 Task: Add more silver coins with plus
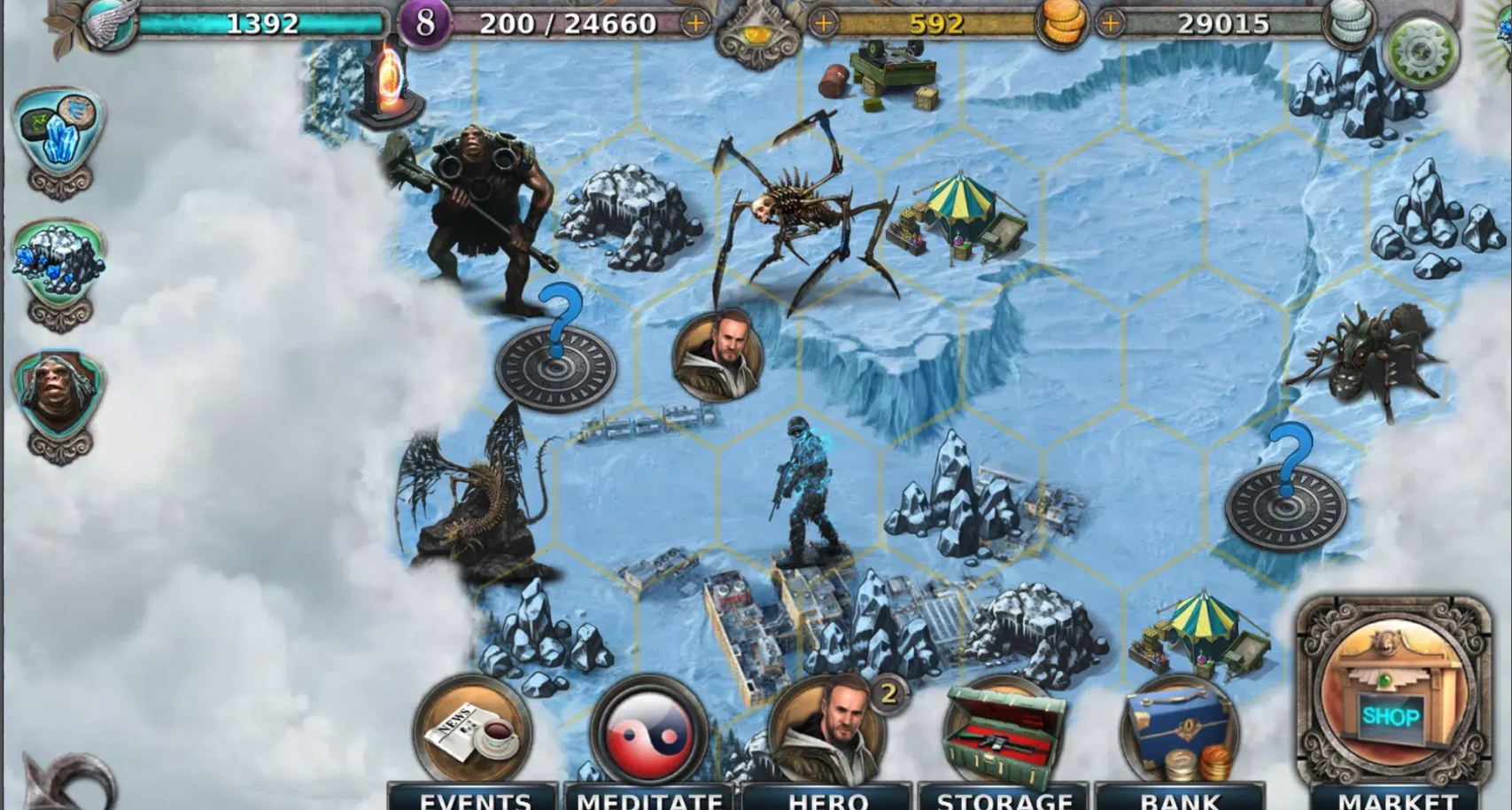1110,24
